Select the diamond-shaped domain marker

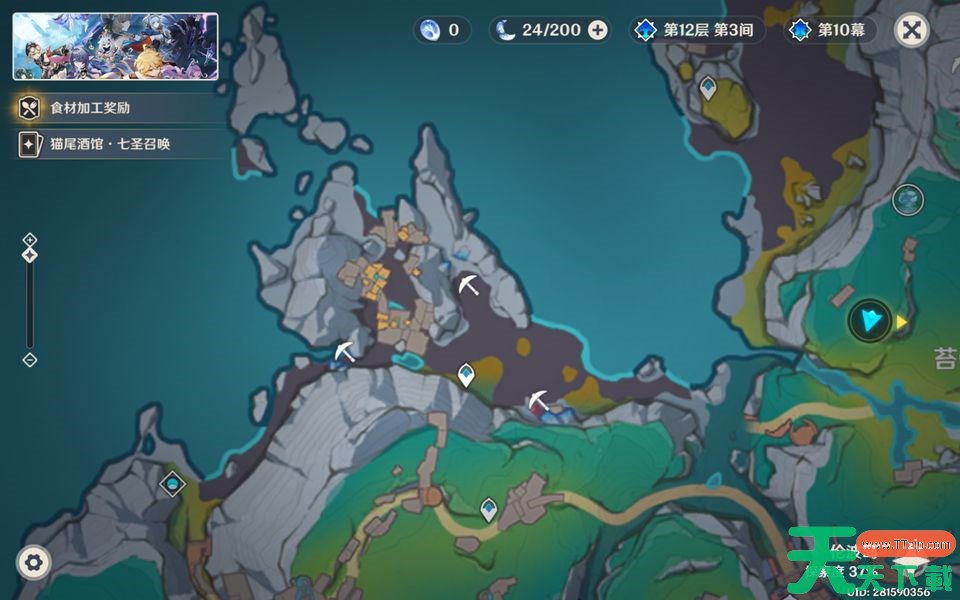[173, 484]
